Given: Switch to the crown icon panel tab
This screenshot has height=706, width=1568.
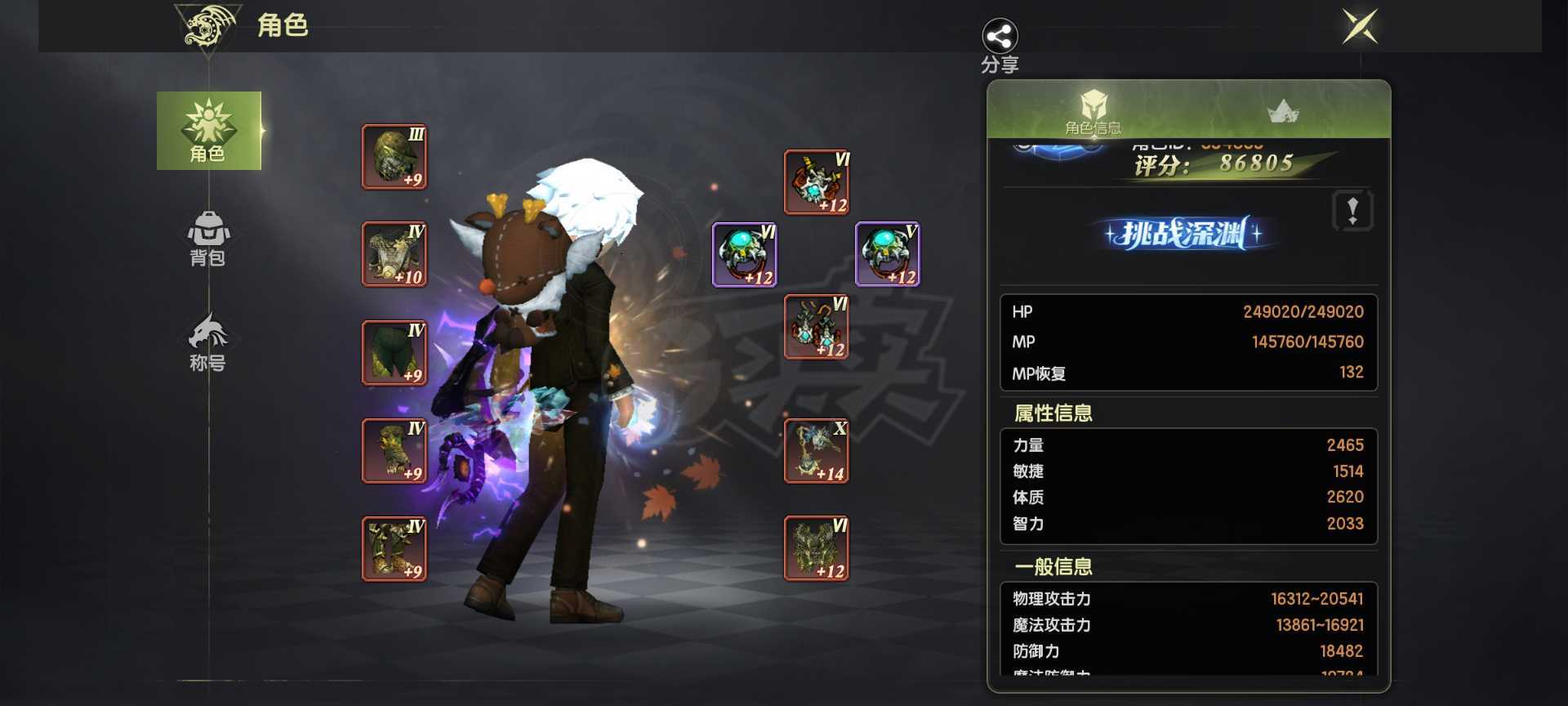Looking at the screenshot, I should [x=1283, y=111].
